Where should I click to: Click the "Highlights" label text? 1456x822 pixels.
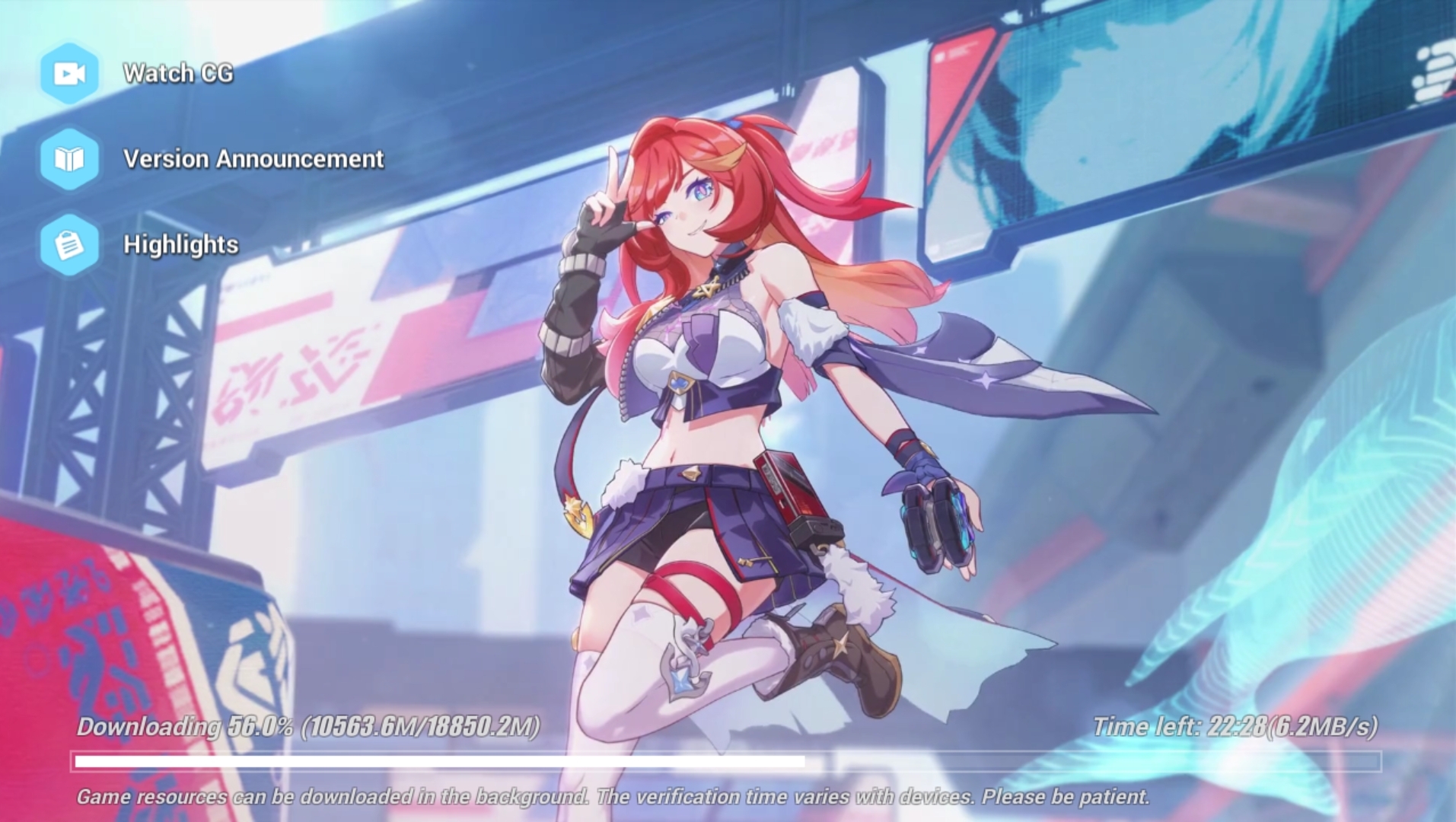coord(181,245)
